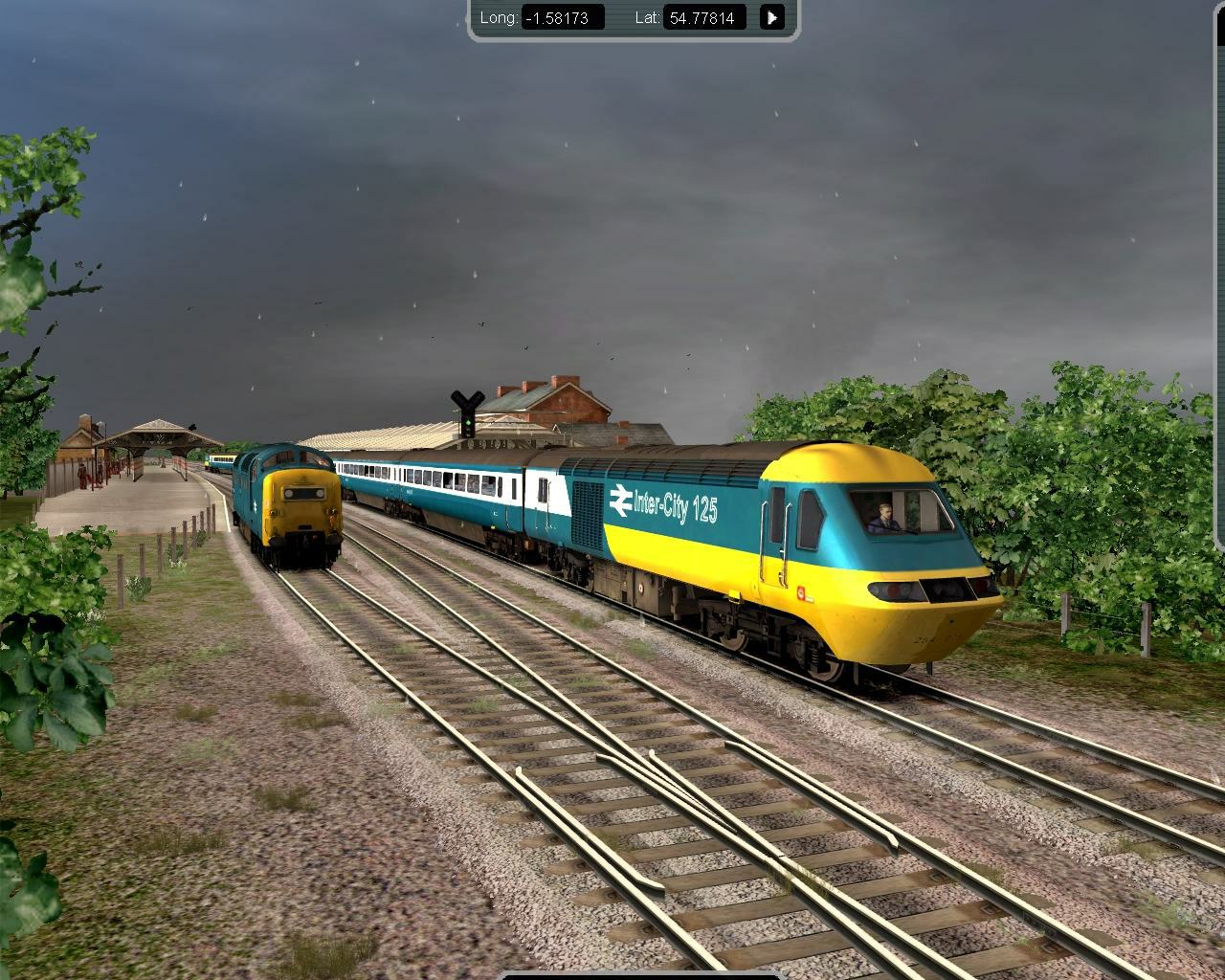Open the Long coordinate field options
1225x980 pixels.
564,16
